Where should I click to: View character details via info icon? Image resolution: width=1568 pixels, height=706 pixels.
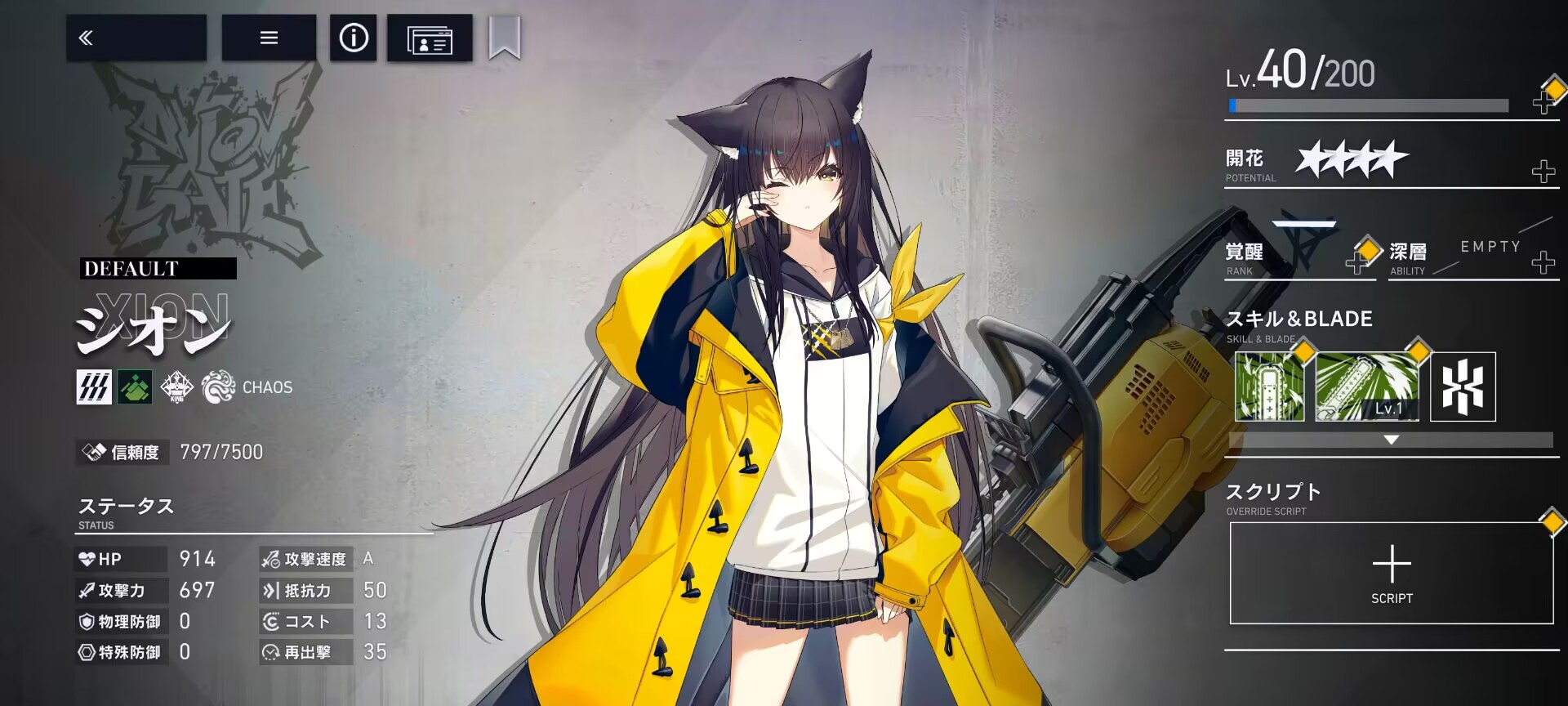[353, 38]
